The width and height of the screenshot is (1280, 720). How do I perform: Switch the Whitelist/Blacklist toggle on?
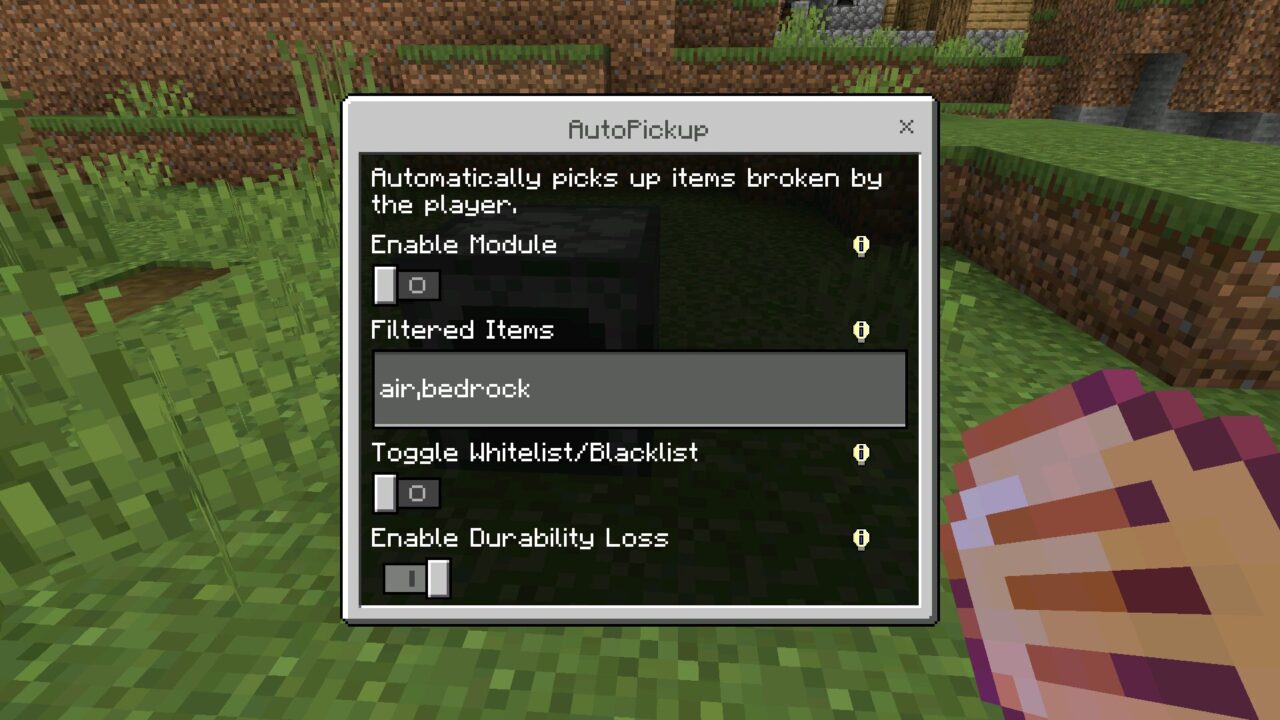(x=404, y=493)
